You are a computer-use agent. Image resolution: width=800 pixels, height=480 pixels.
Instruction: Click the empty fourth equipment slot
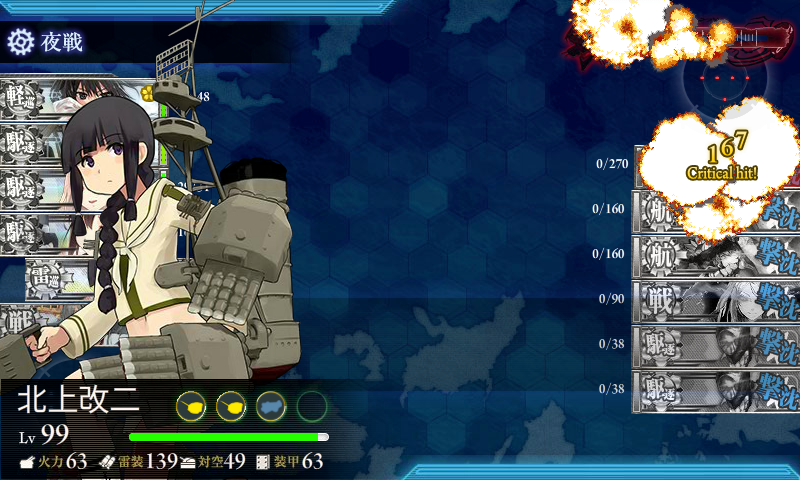click(312, 405)
